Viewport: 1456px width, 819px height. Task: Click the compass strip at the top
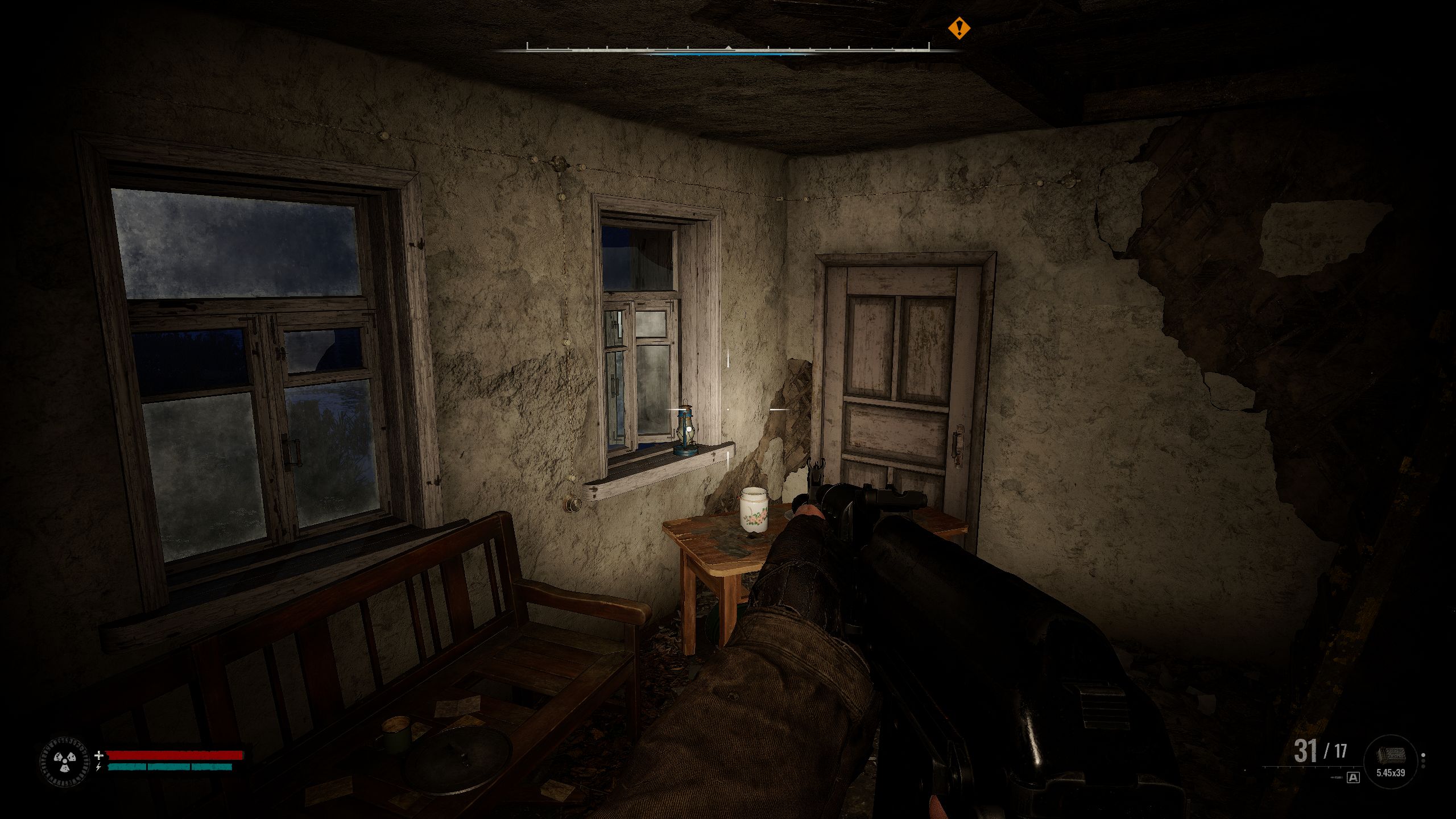pos(728,49)
